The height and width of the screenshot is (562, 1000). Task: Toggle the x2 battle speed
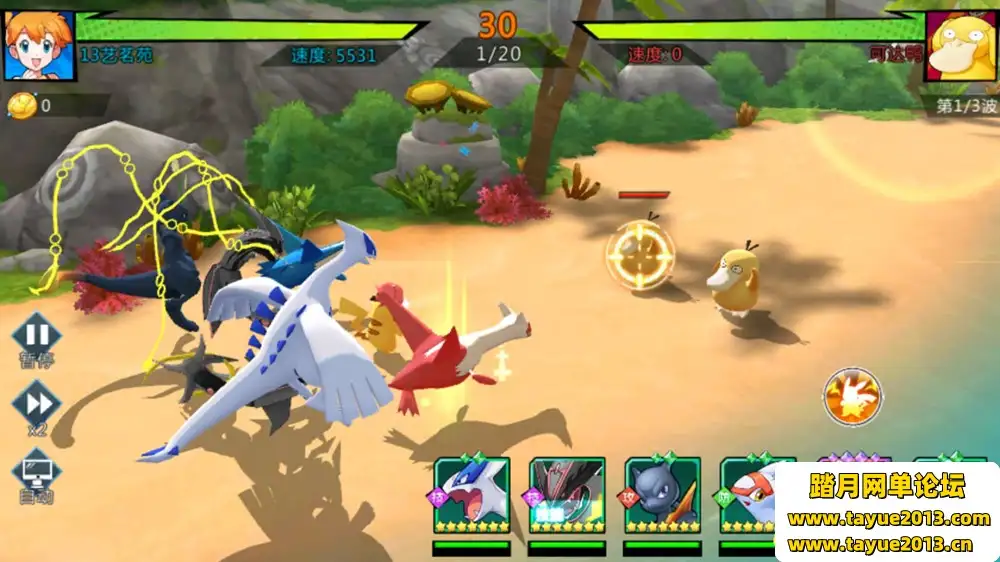pyautogui.click(x=37, y=403)
